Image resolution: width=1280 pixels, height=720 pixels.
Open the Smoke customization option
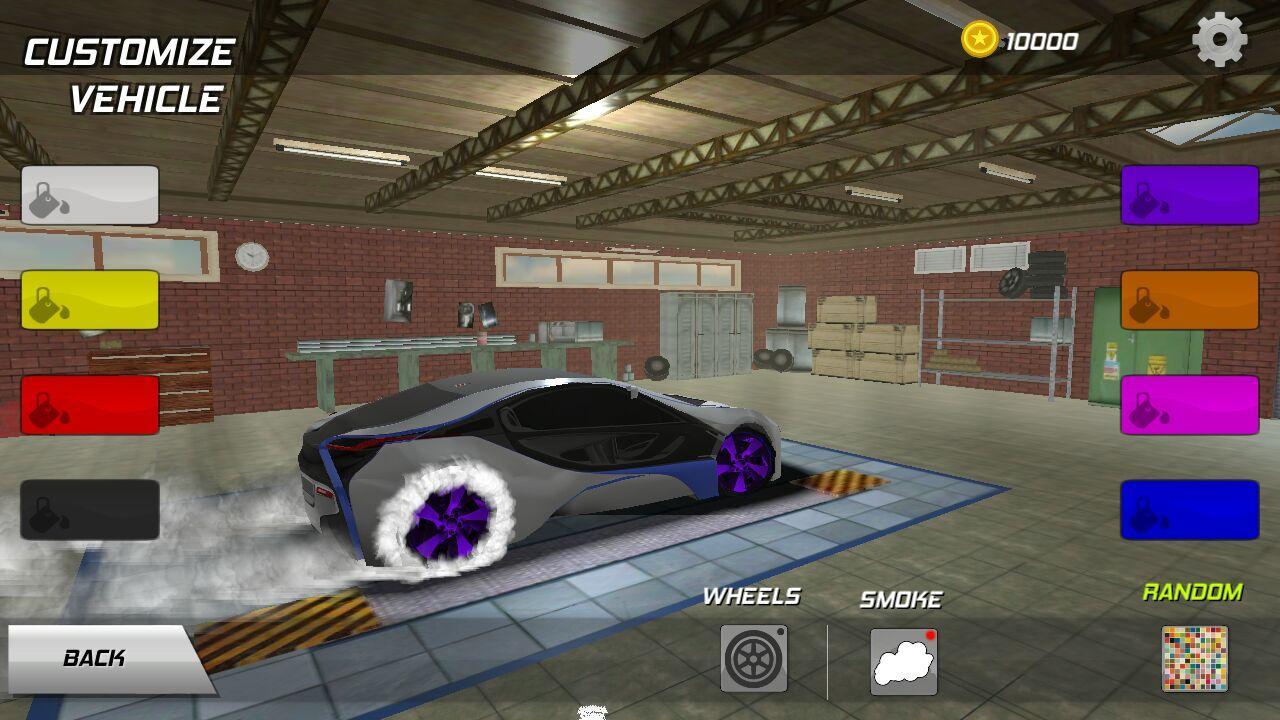click(903, 661)
